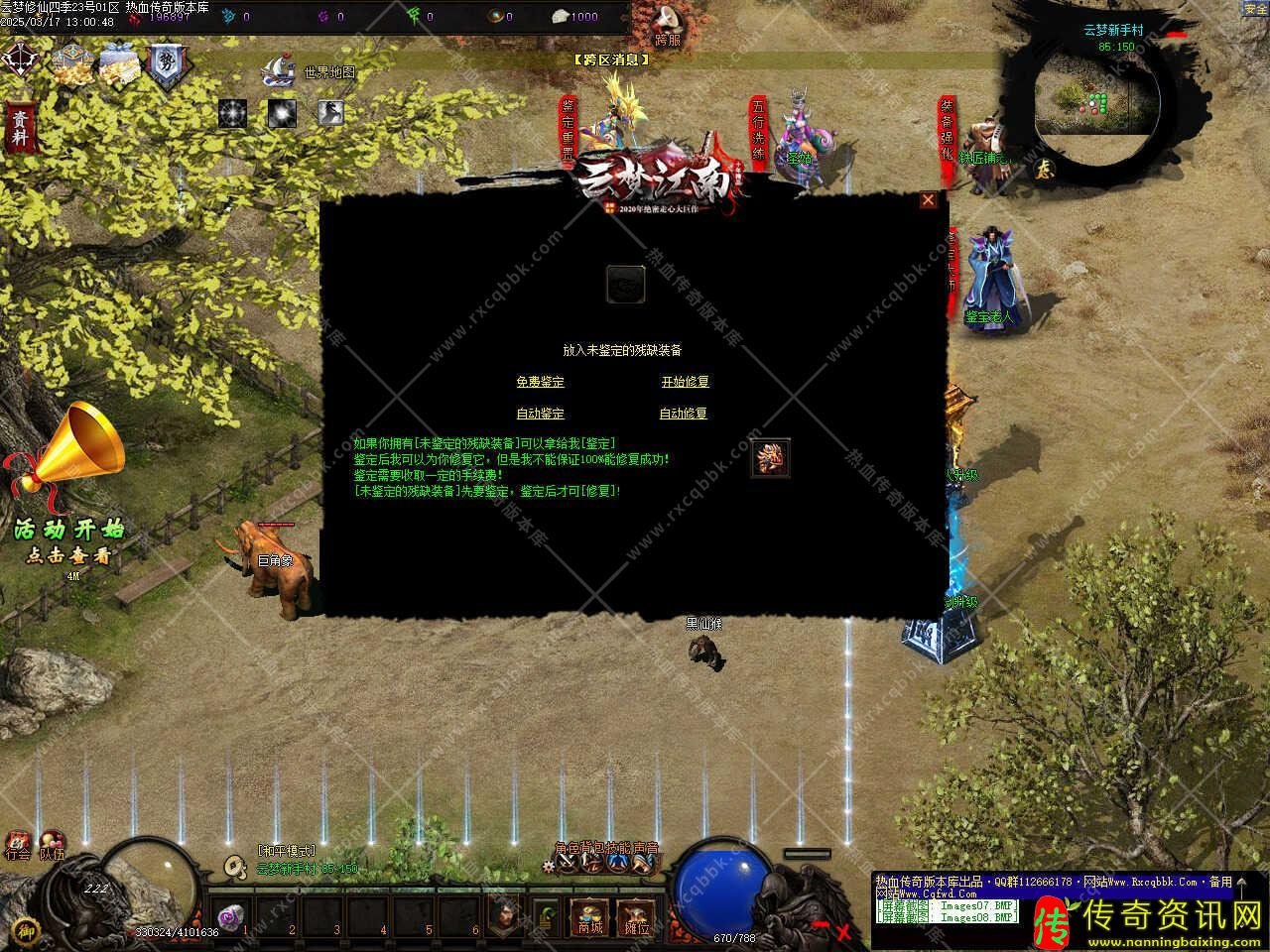Activate 自动修复 auto repair link
The image size is (1270, 952).
coord(684,414)
